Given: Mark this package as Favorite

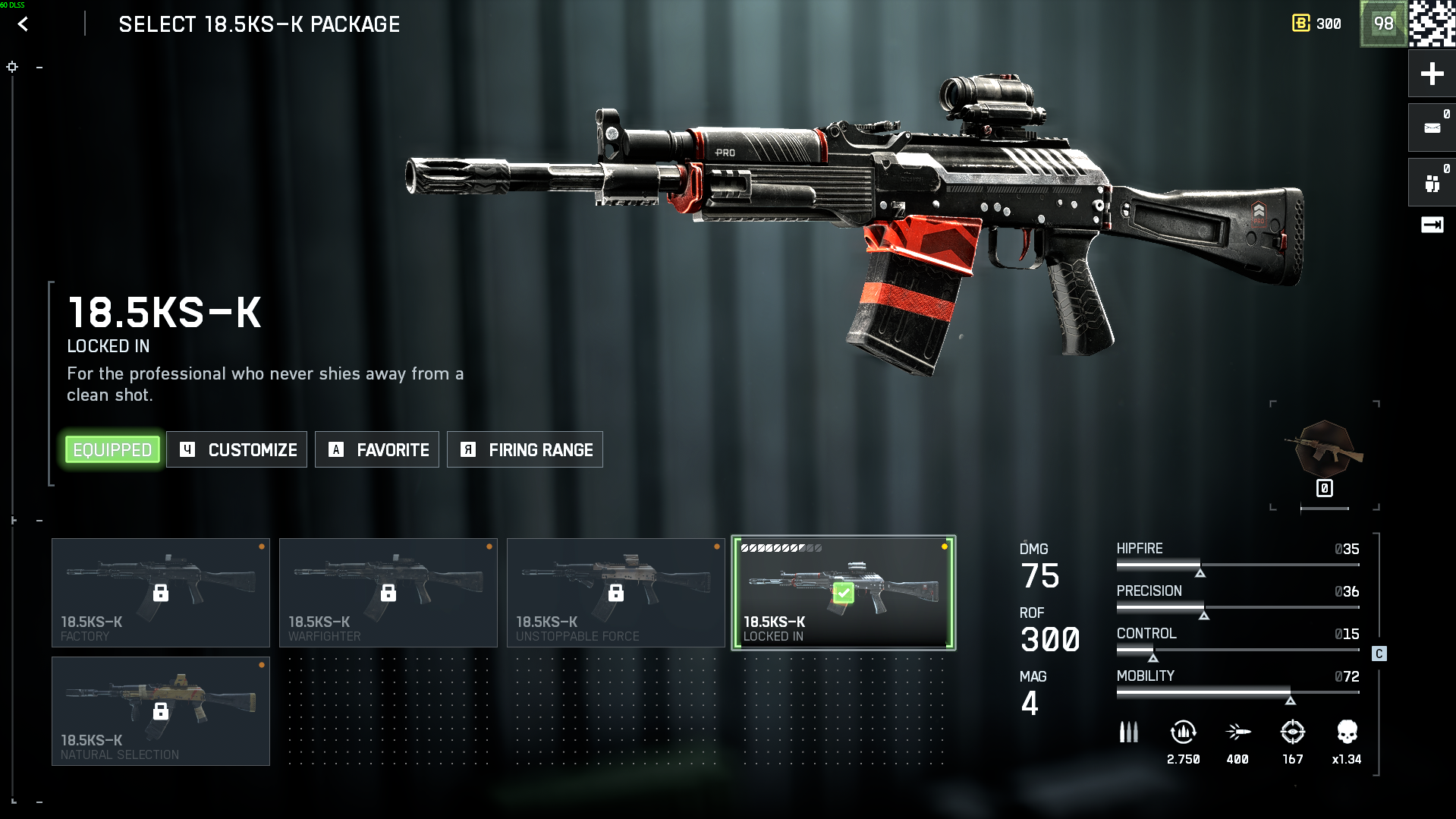Looking at the screenshot, I should coord(377,450).
